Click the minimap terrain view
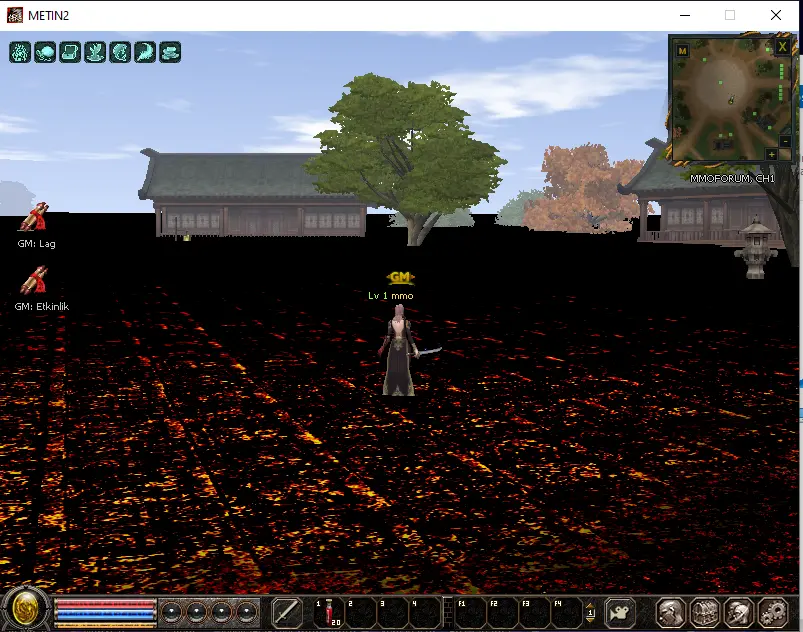803x632 pixels. [x=726, y=100]
